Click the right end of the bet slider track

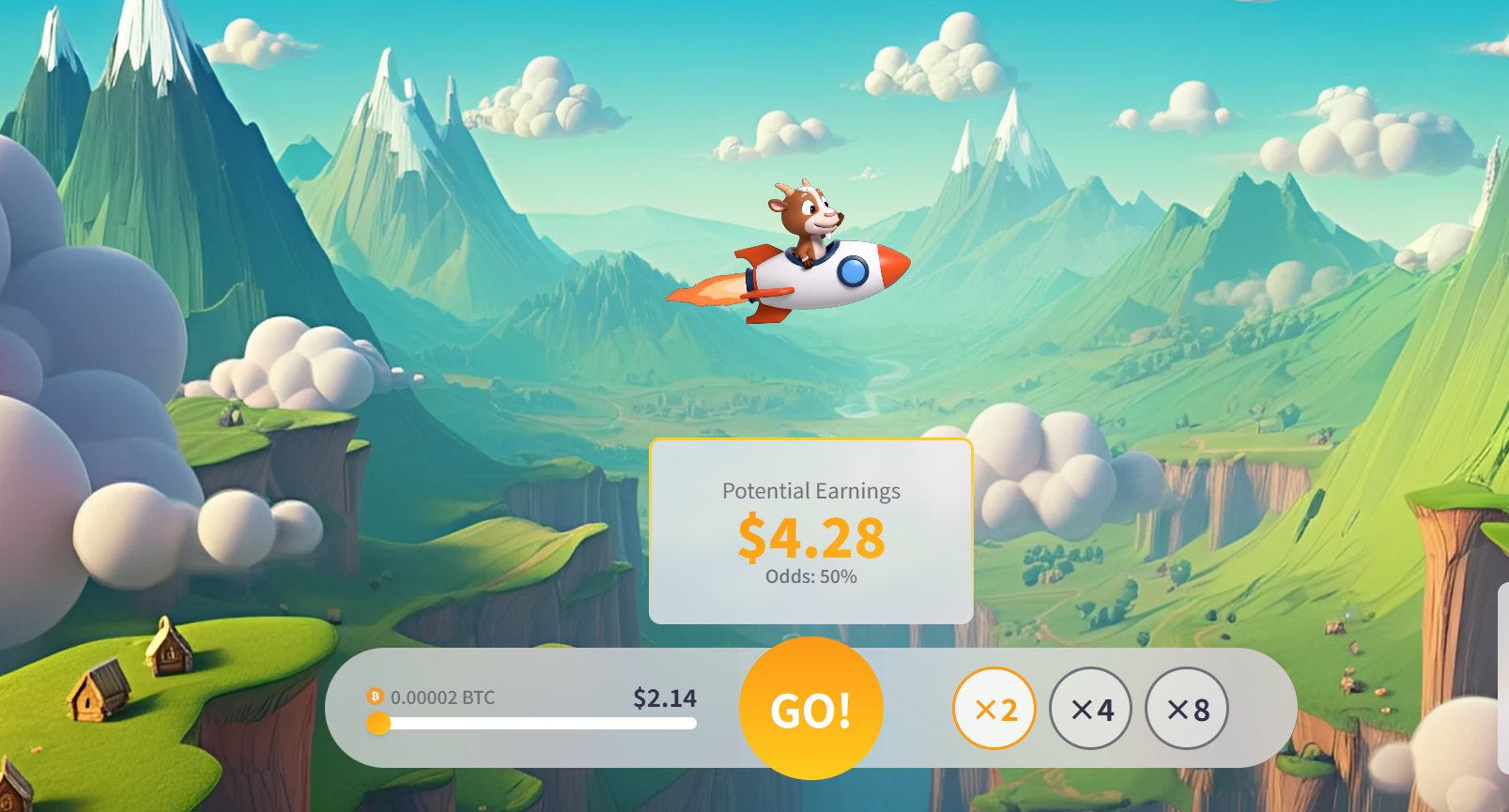click(690, 723)
